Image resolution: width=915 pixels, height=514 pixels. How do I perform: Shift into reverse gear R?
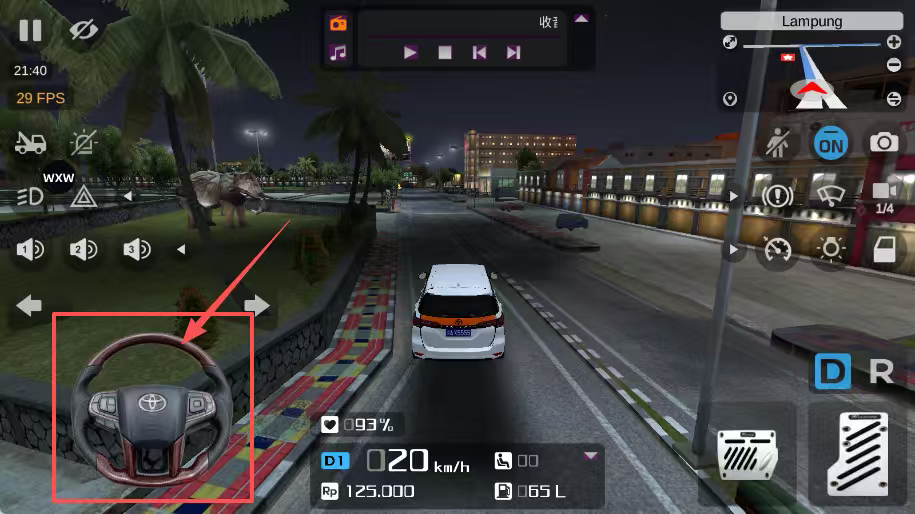[x=881, y=372]
